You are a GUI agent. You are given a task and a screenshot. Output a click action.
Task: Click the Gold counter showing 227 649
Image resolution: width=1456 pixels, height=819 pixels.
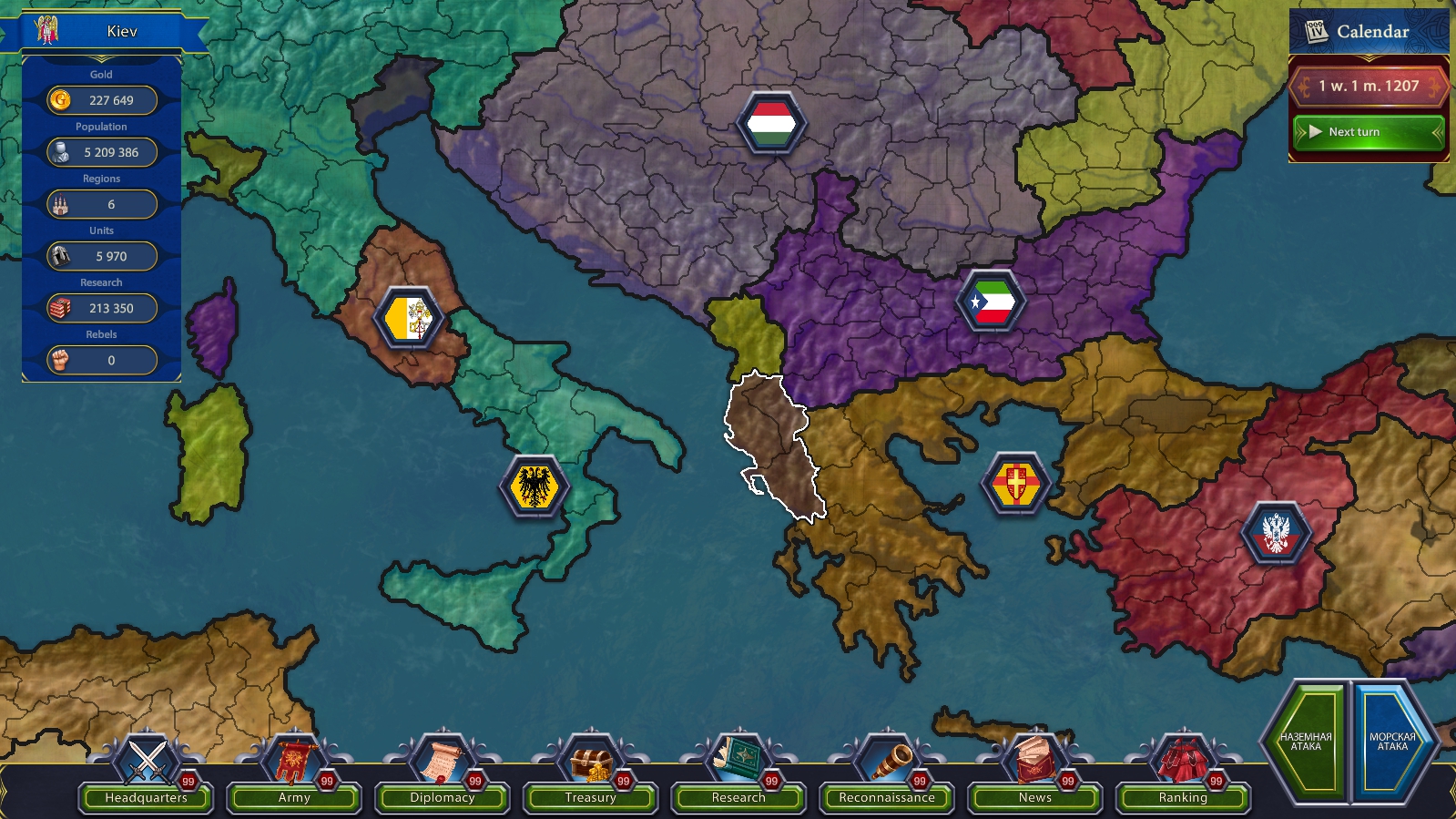pyautogui.click(x=102, y=100)
